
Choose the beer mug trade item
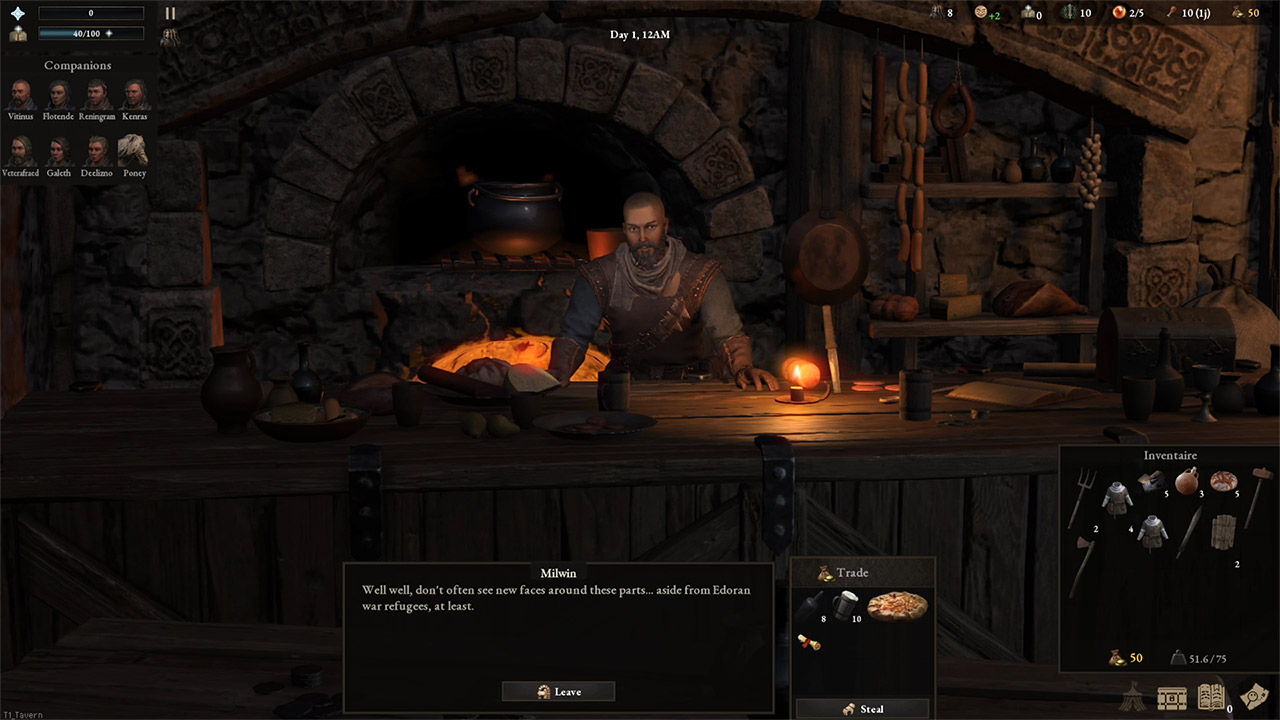click(x=845, y=604)
